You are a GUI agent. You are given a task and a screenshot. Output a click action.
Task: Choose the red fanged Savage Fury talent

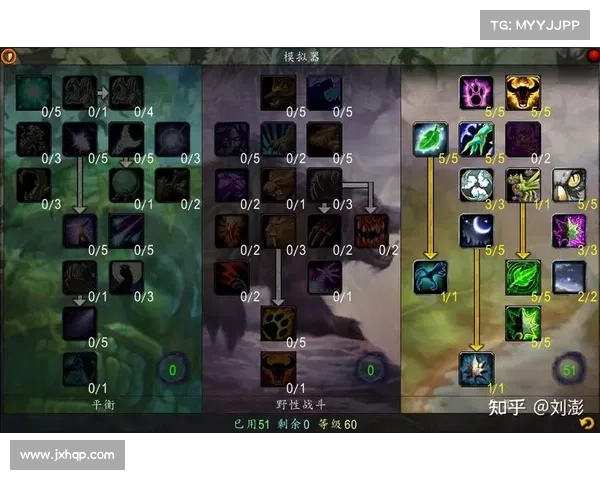[x=370, y=230]
